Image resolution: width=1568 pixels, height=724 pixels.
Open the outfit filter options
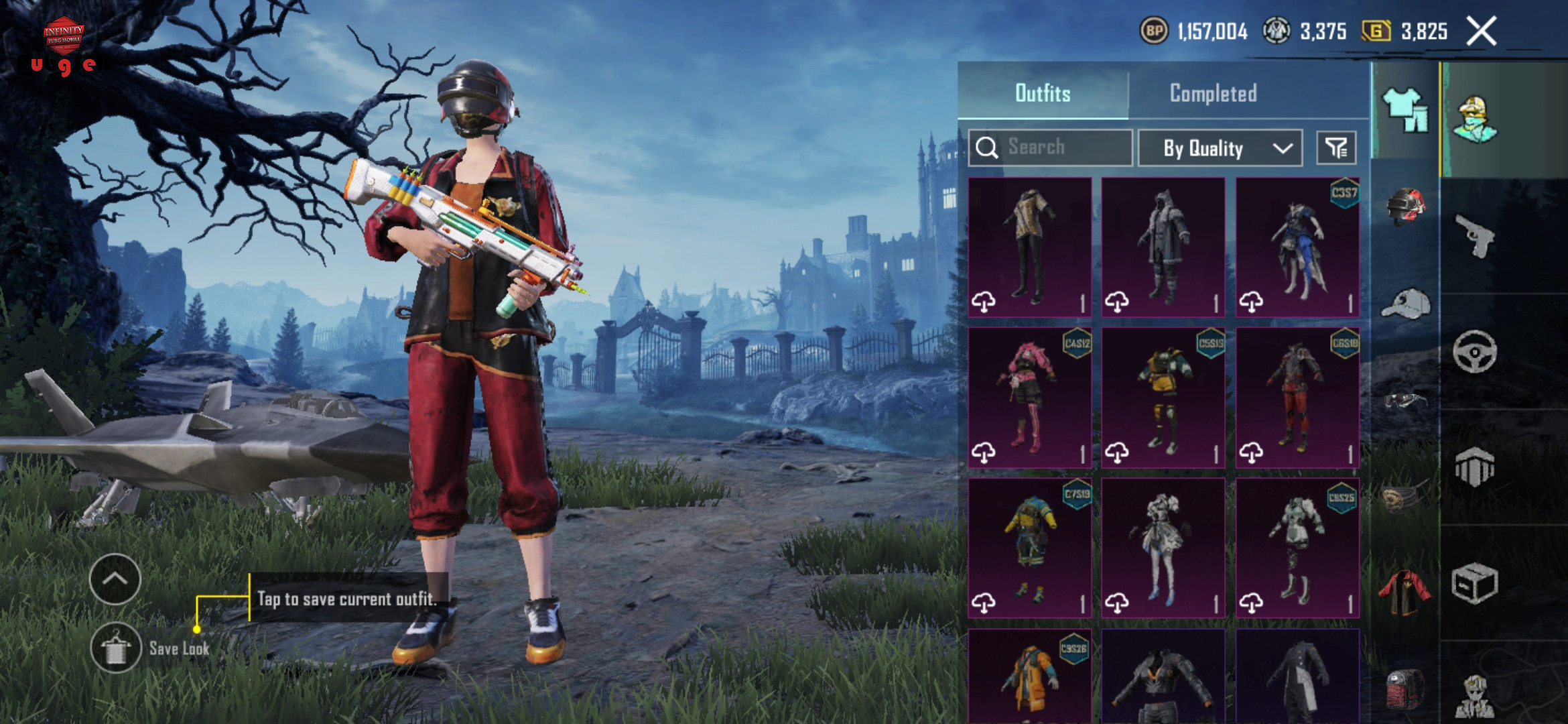(1336, 148)
